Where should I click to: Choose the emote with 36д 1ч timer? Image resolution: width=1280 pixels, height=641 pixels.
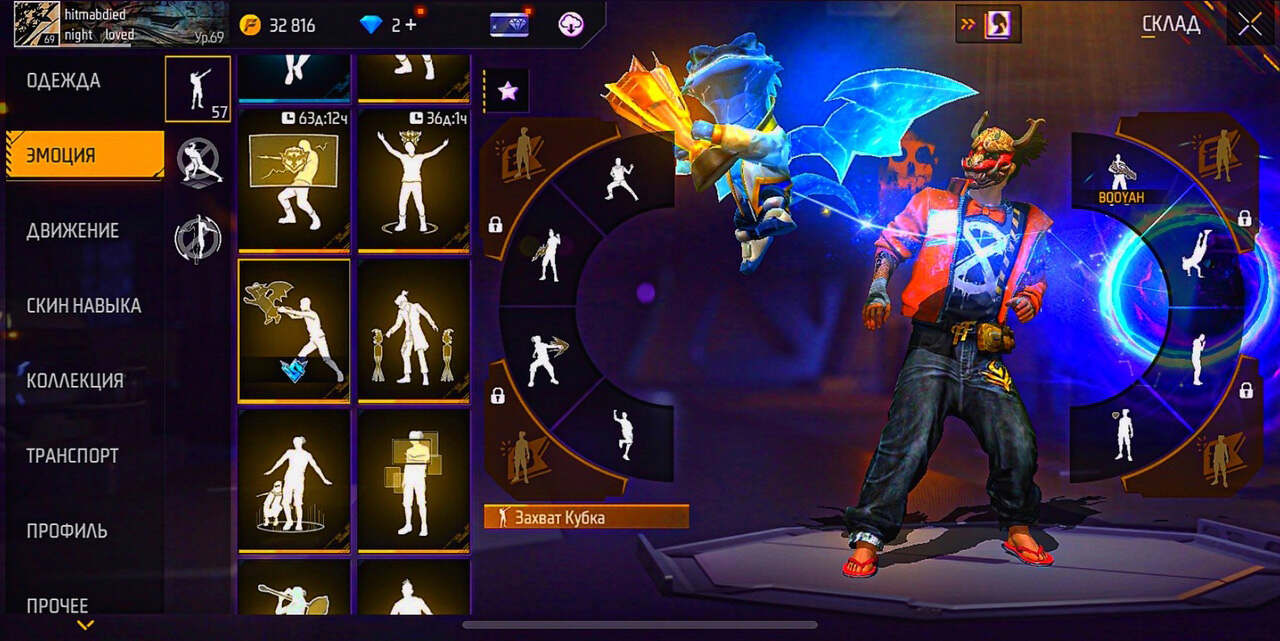[414, 180]
